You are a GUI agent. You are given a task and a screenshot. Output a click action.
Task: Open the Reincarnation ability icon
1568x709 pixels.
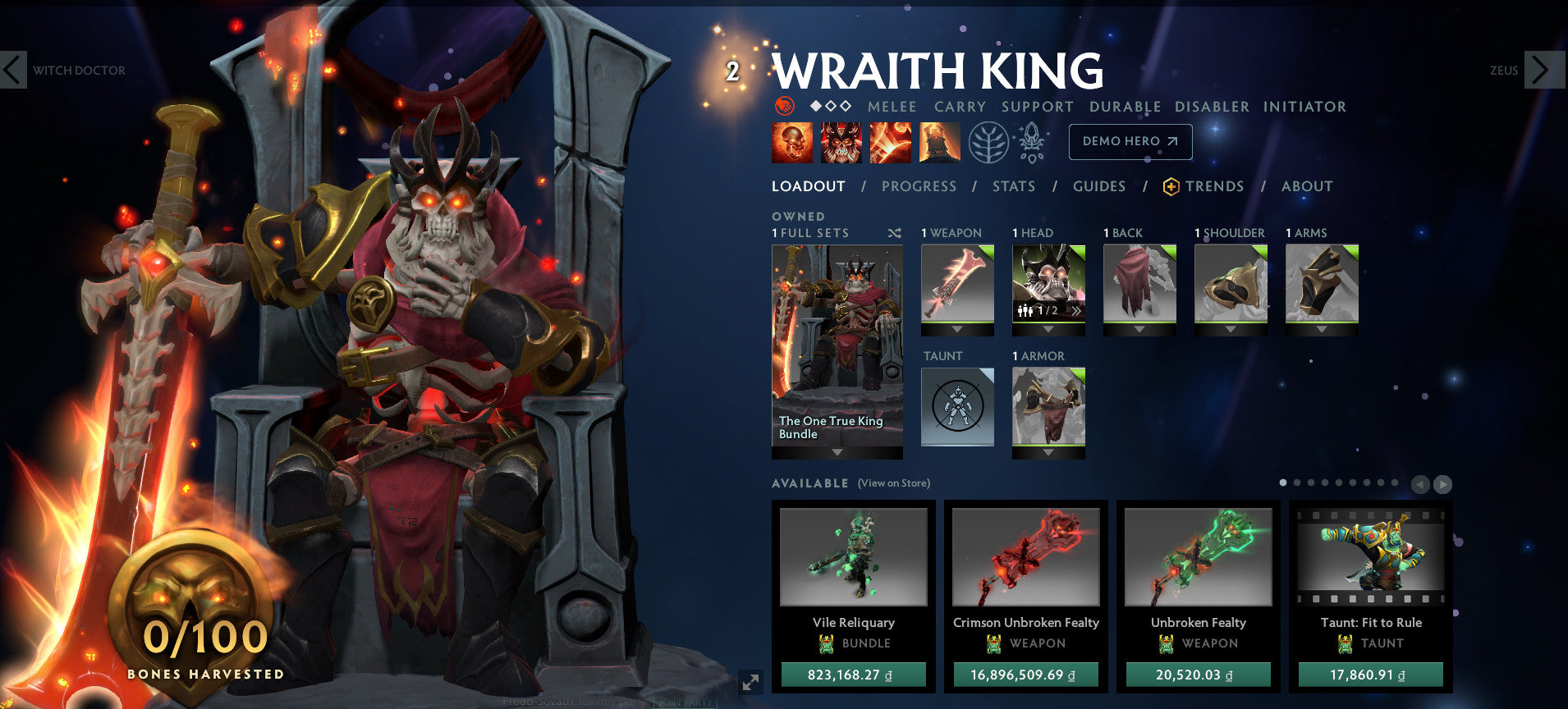(939, 142)
